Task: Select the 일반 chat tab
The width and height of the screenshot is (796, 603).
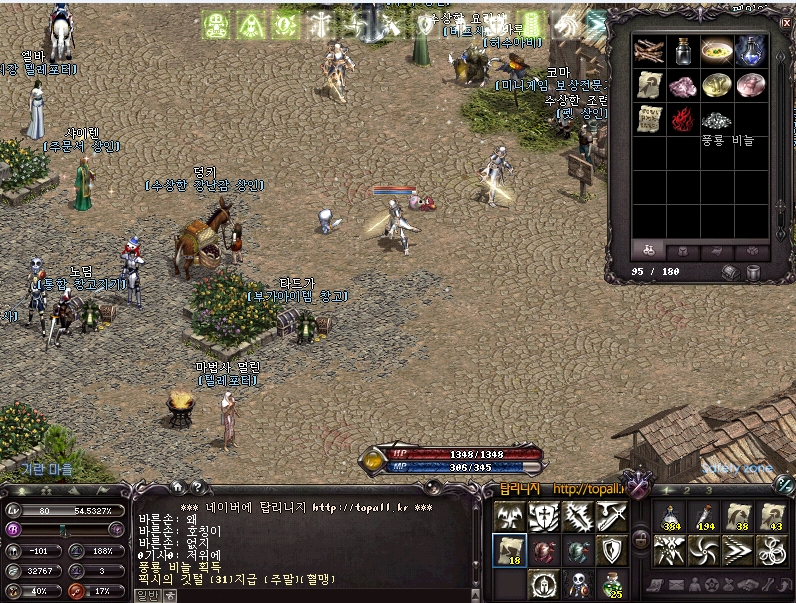Action: (x=148, y=596)
